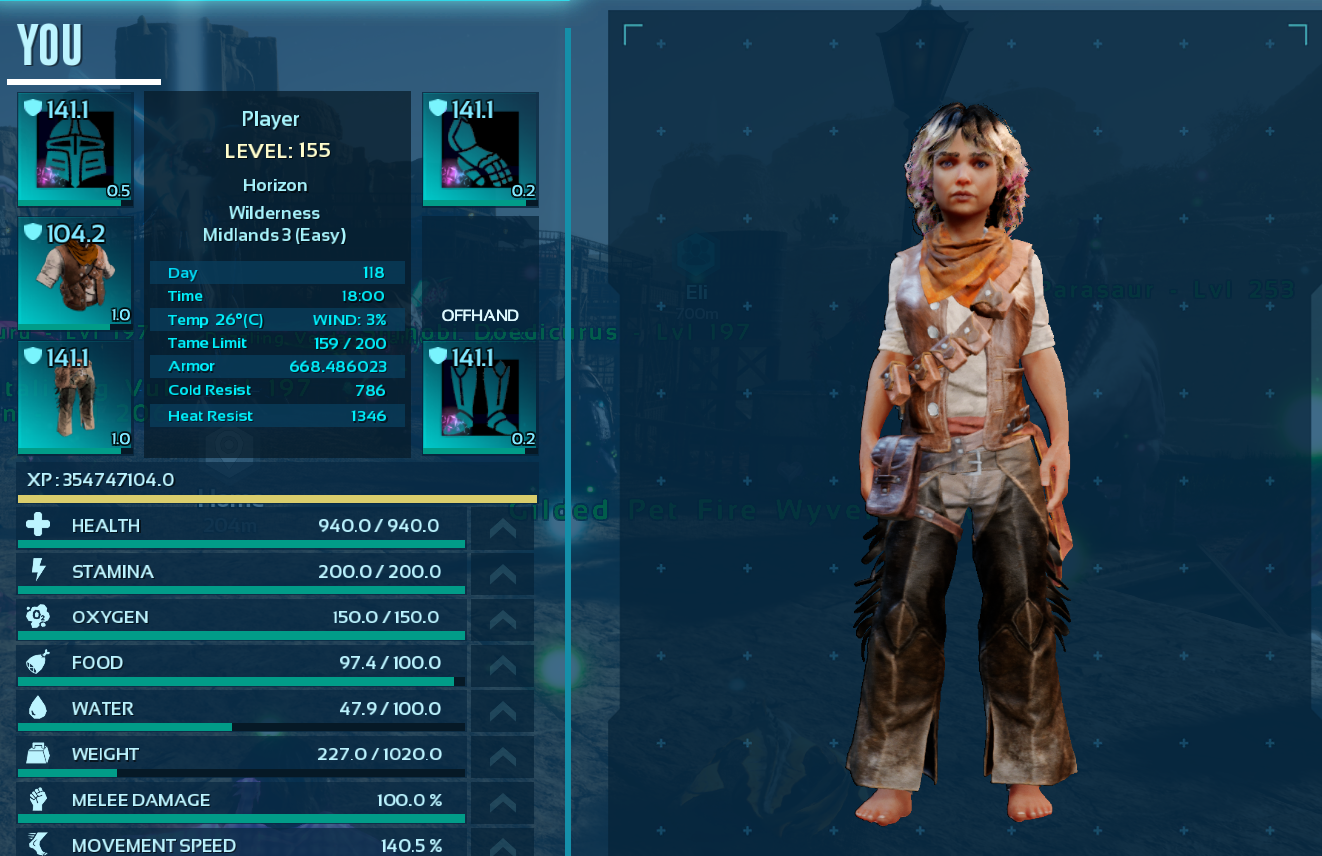
Task: Increase Melee Damage stat
Action: [x=503, y=801]
